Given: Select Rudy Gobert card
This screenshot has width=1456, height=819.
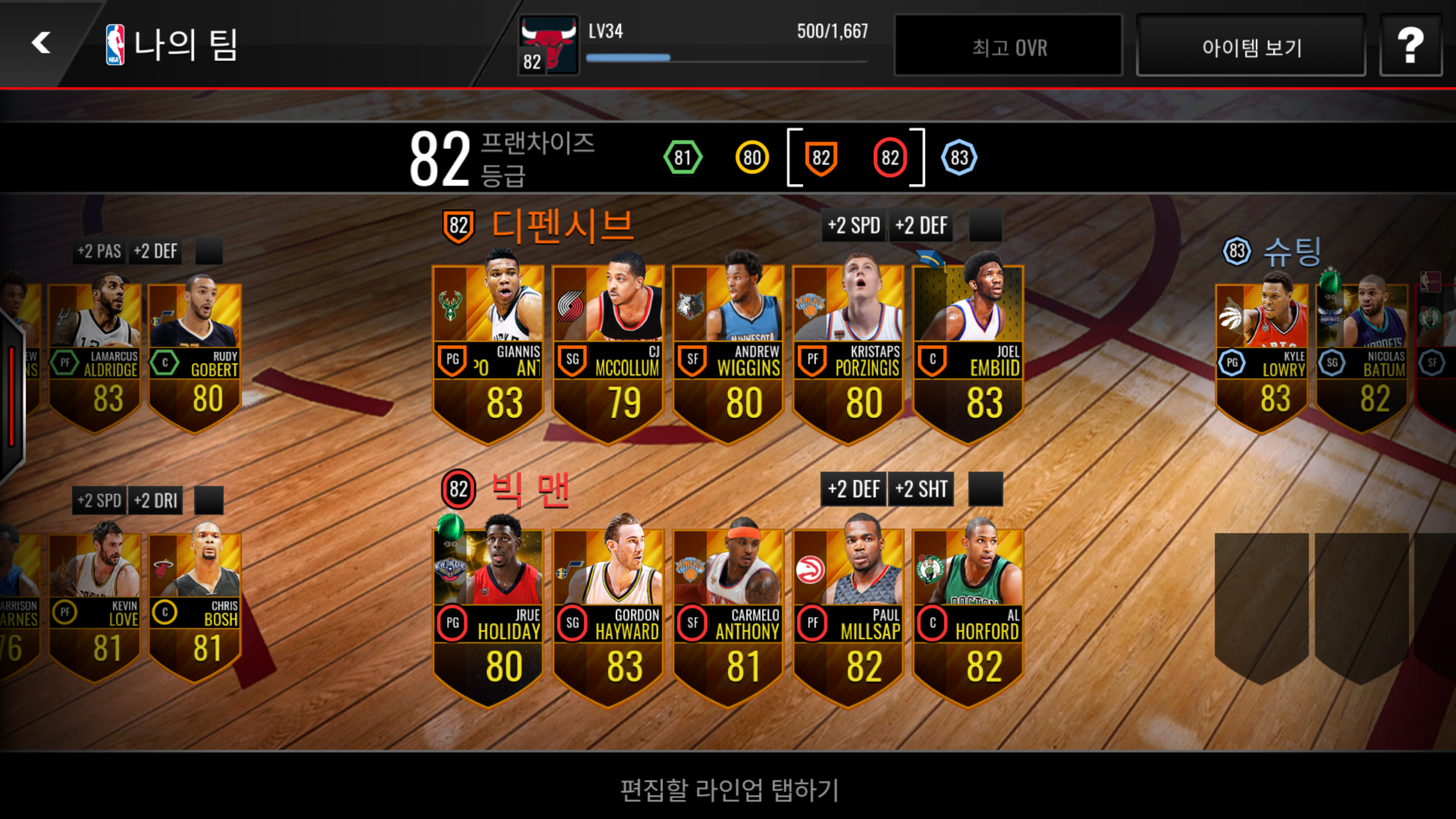Looking at the screenshot, I should [x=195, y=358].
